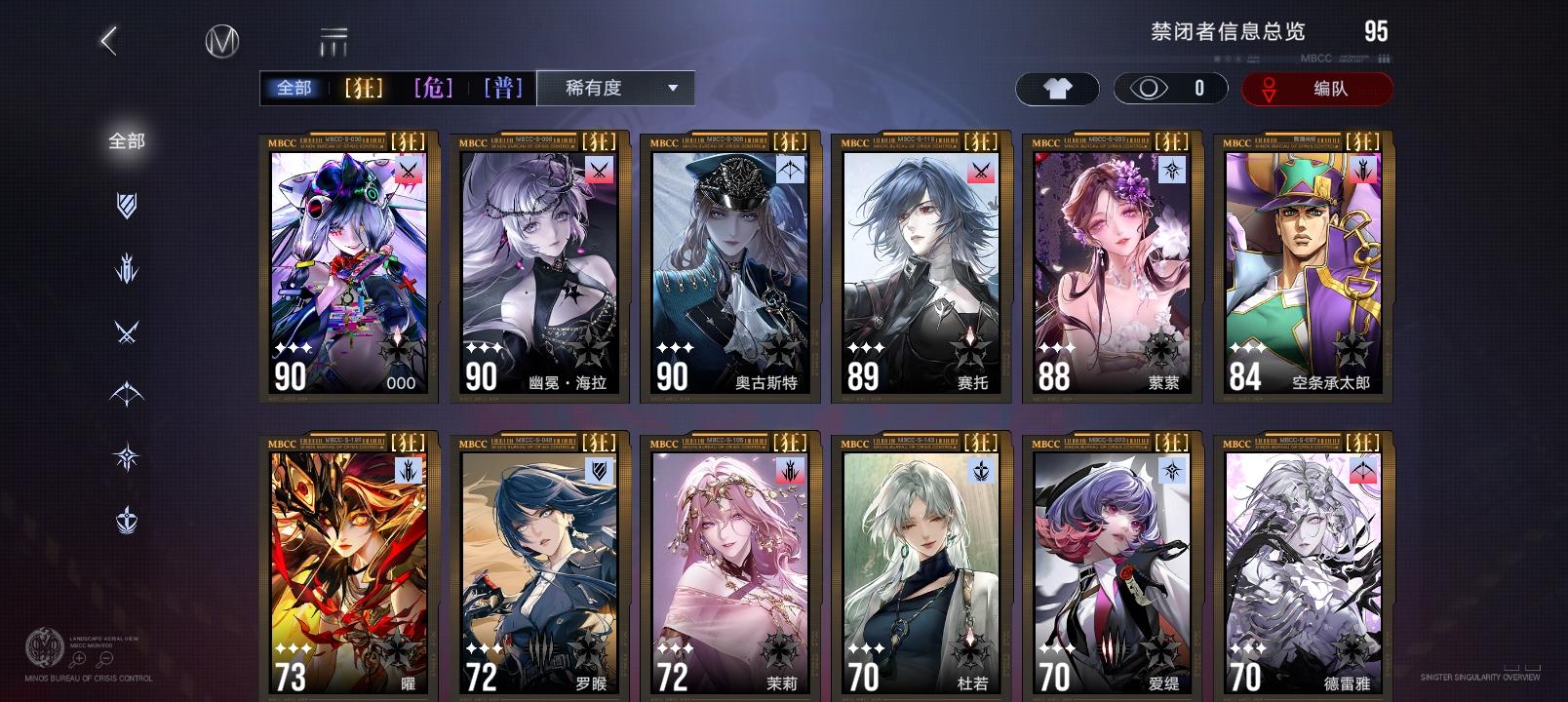Click the M emblem at the top
The image size is (1568, 702).
click(x=221, y=43)
